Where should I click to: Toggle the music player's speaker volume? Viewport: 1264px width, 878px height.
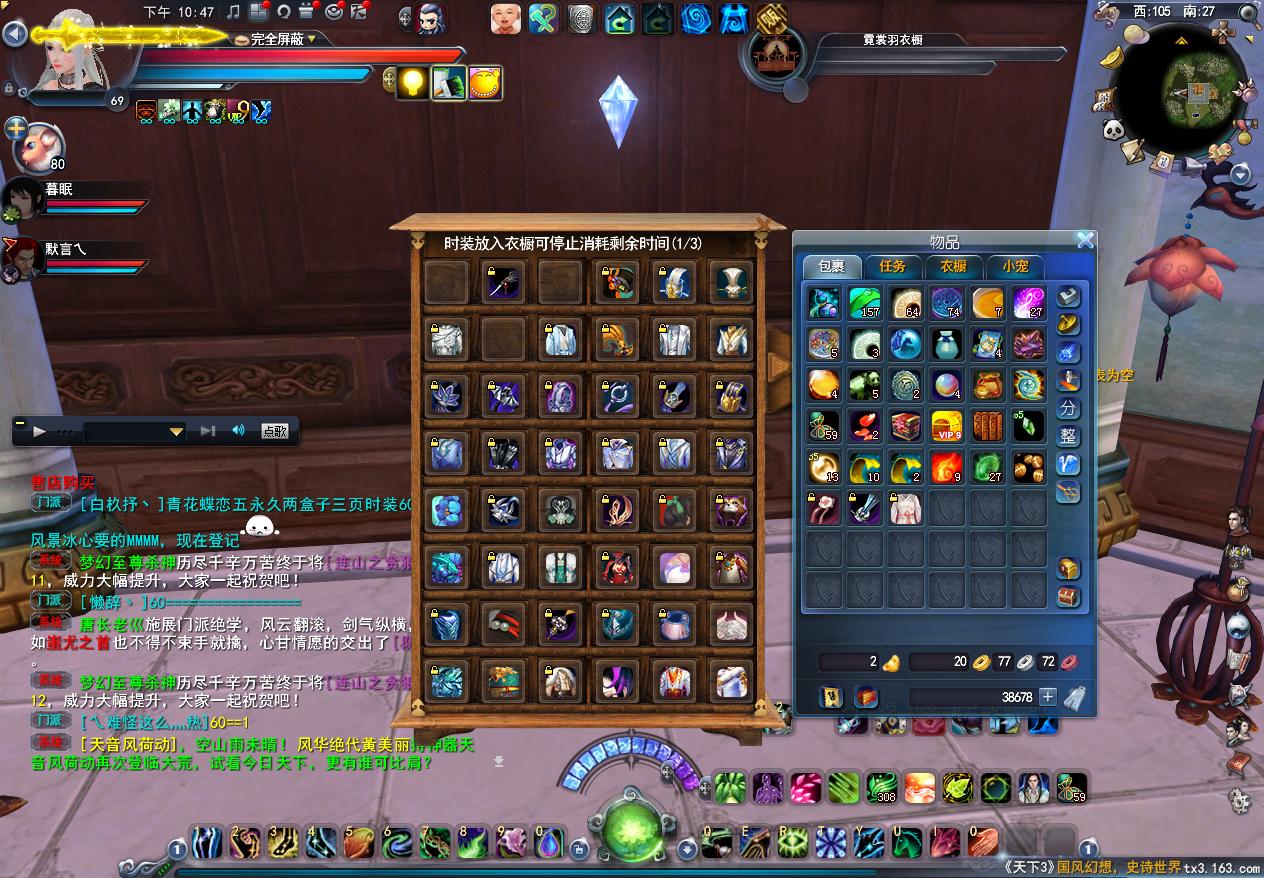coord(238,431)
